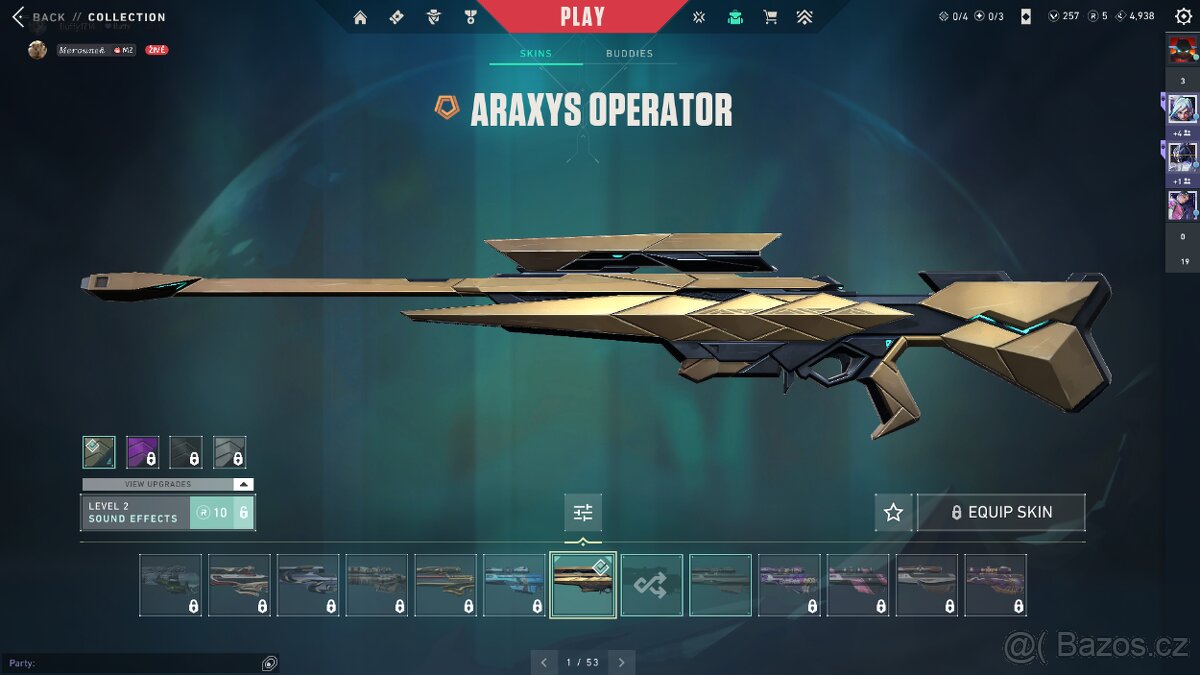Screen dimensions: 1200x675
Task: Favorite this skin with the star
Action: [x=893, y=512]
